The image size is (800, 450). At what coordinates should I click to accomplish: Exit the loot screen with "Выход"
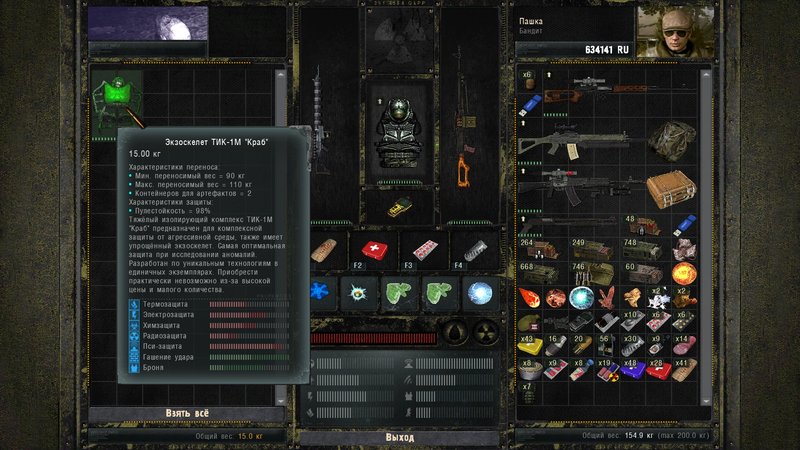point(399,437)
